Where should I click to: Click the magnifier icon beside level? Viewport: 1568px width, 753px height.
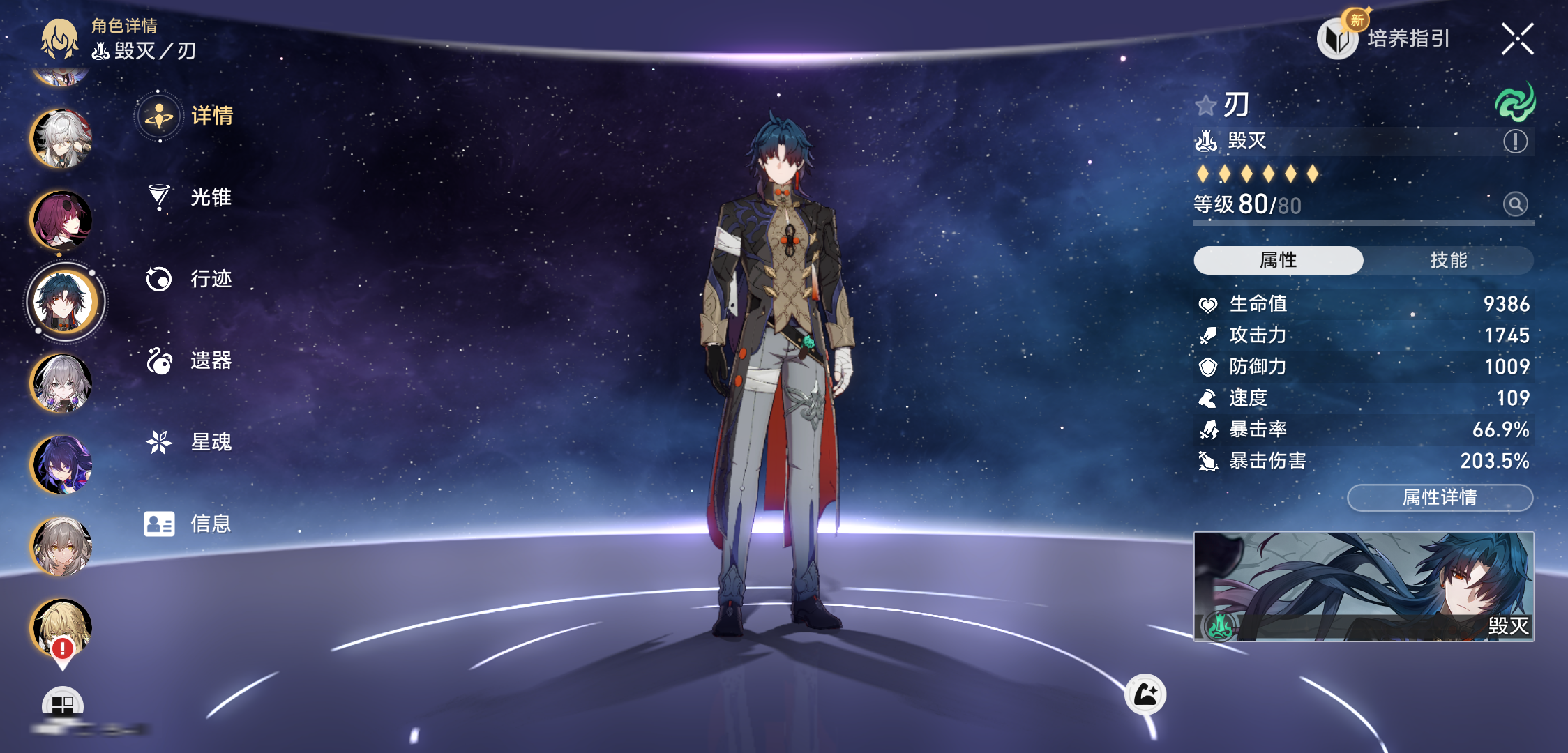click(1515, 204)
